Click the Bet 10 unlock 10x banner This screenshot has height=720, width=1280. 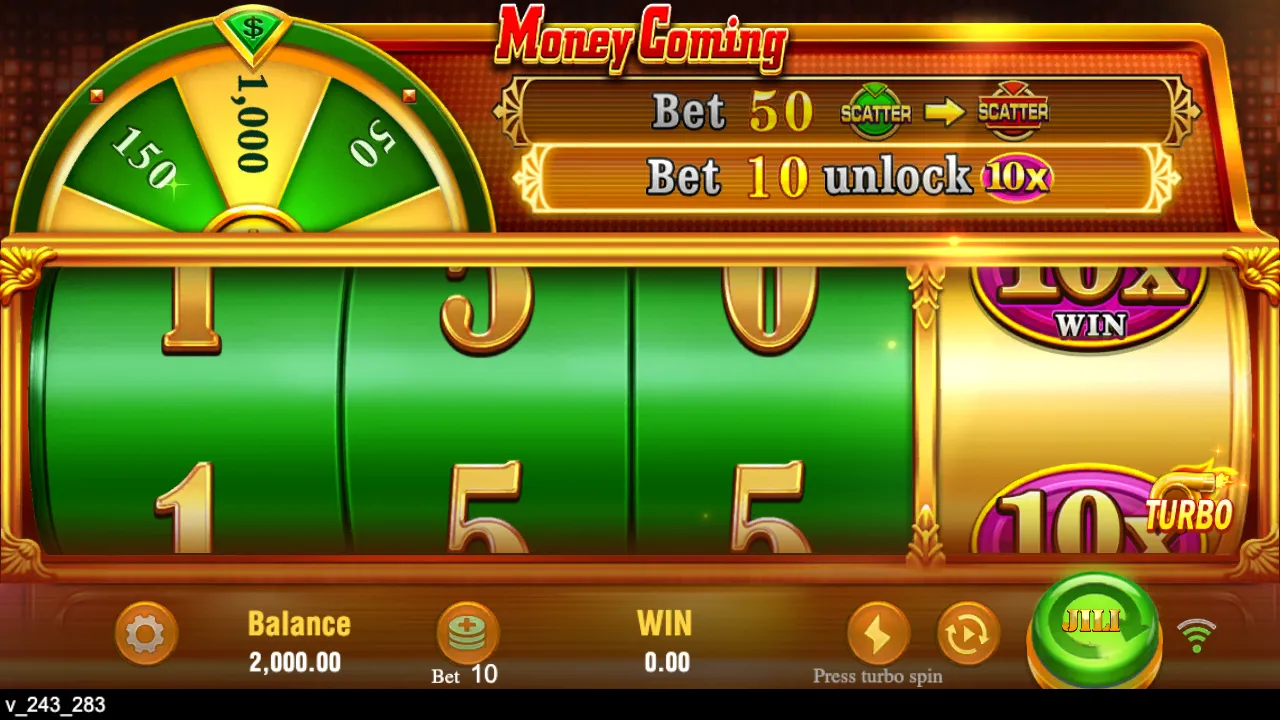click(840, 178)
